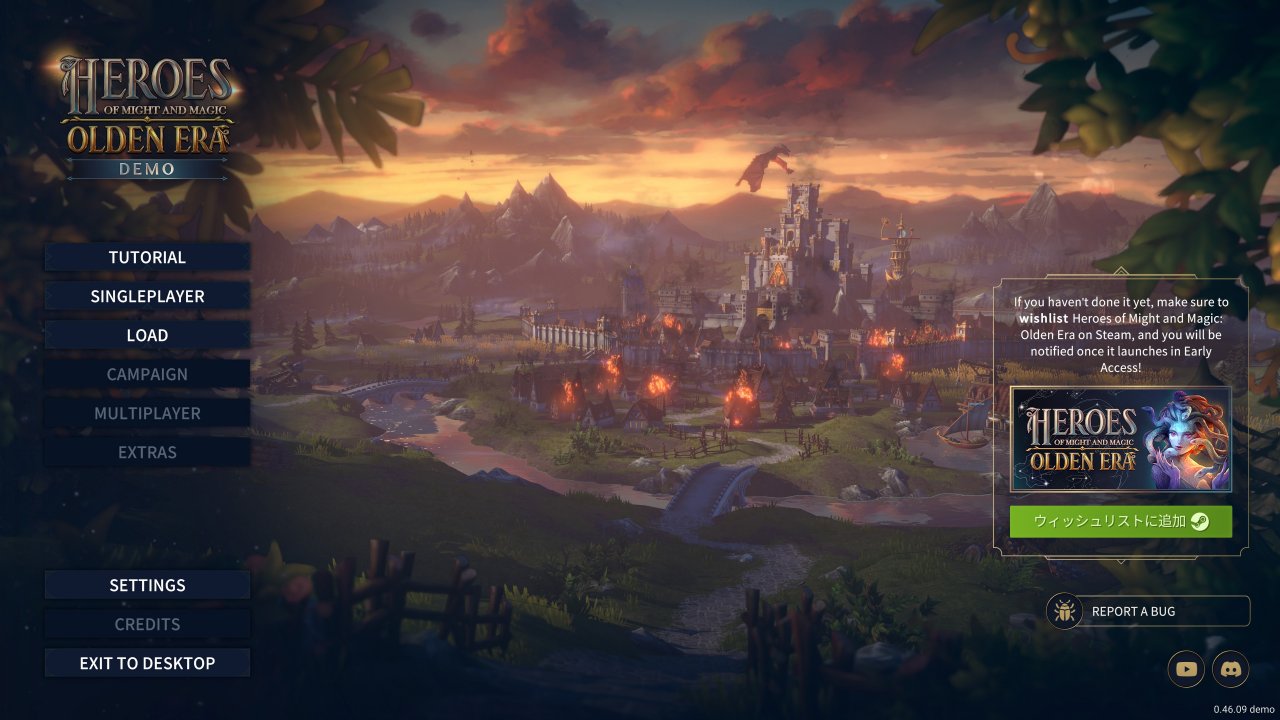This screenshot has height=720, width=1280.
Task: Open the Extras menu entry
Action: pyautogui.click(x=147, y=452)
